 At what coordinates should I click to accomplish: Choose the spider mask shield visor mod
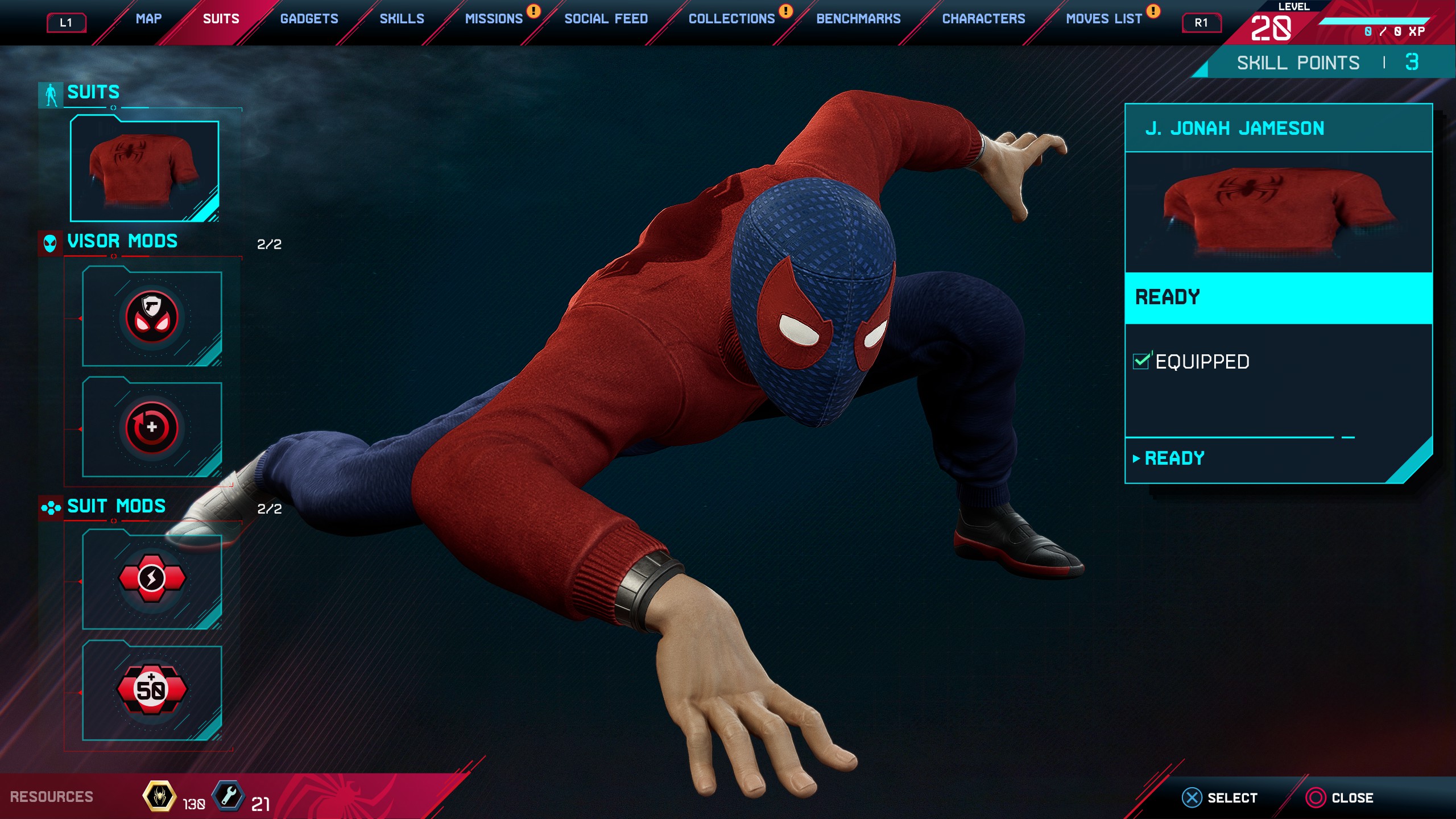[x=152, y=318]
